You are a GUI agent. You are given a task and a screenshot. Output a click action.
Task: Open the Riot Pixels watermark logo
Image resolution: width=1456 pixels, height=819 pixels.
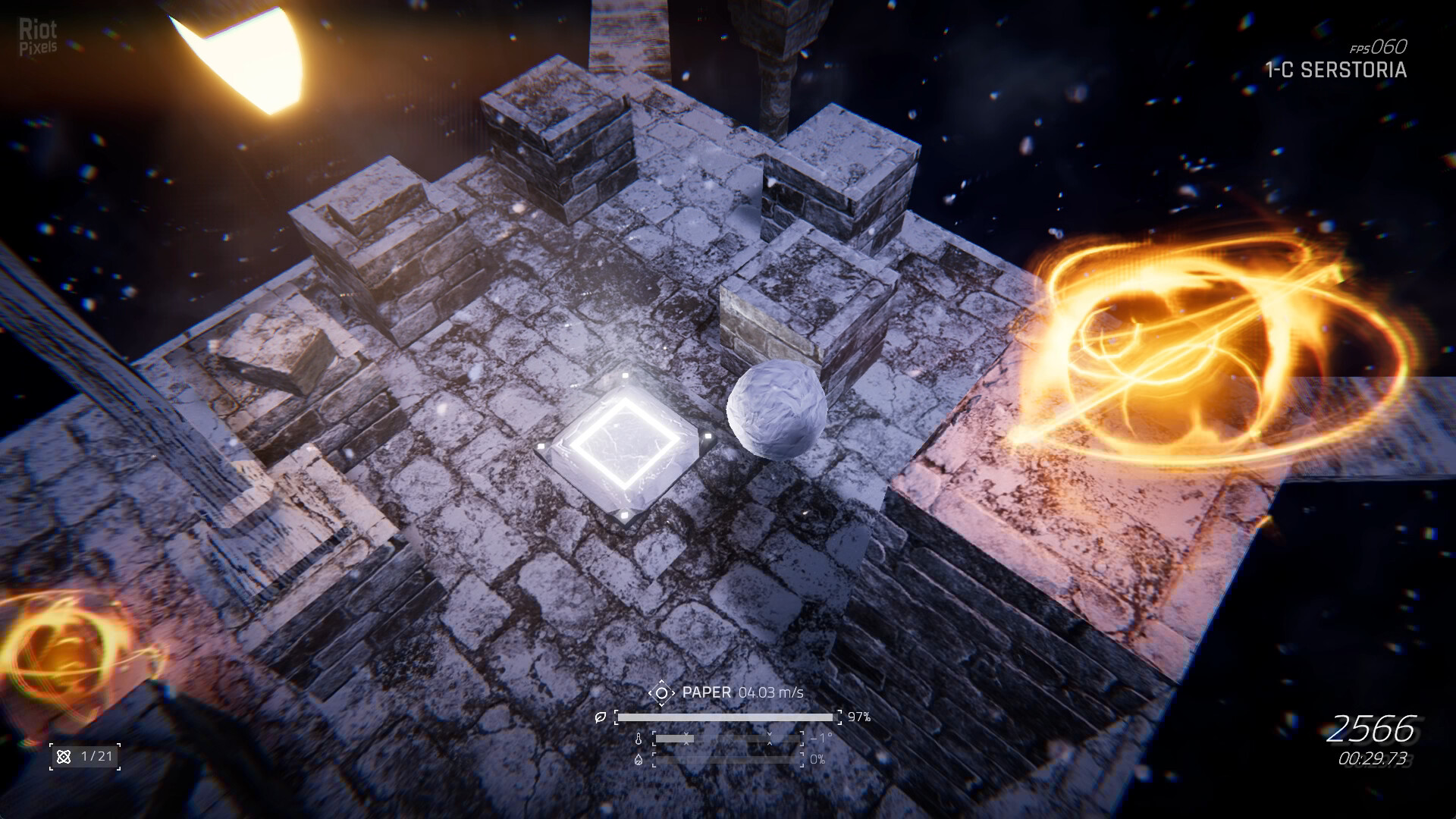tap(38, 38)
